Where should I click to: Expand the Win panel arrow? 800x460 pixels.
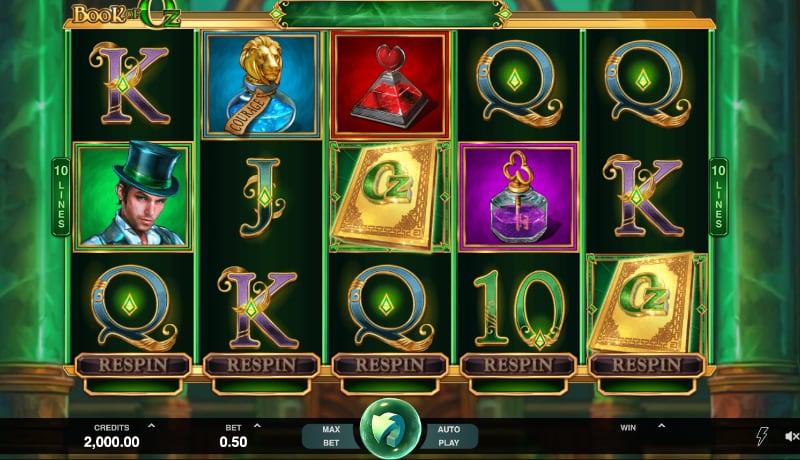point(661,425)
